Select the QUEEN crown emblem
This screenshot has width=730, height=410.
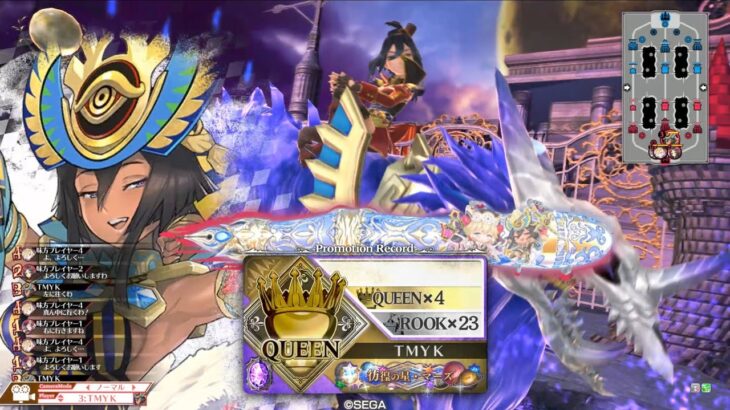(x=297, y=313)
